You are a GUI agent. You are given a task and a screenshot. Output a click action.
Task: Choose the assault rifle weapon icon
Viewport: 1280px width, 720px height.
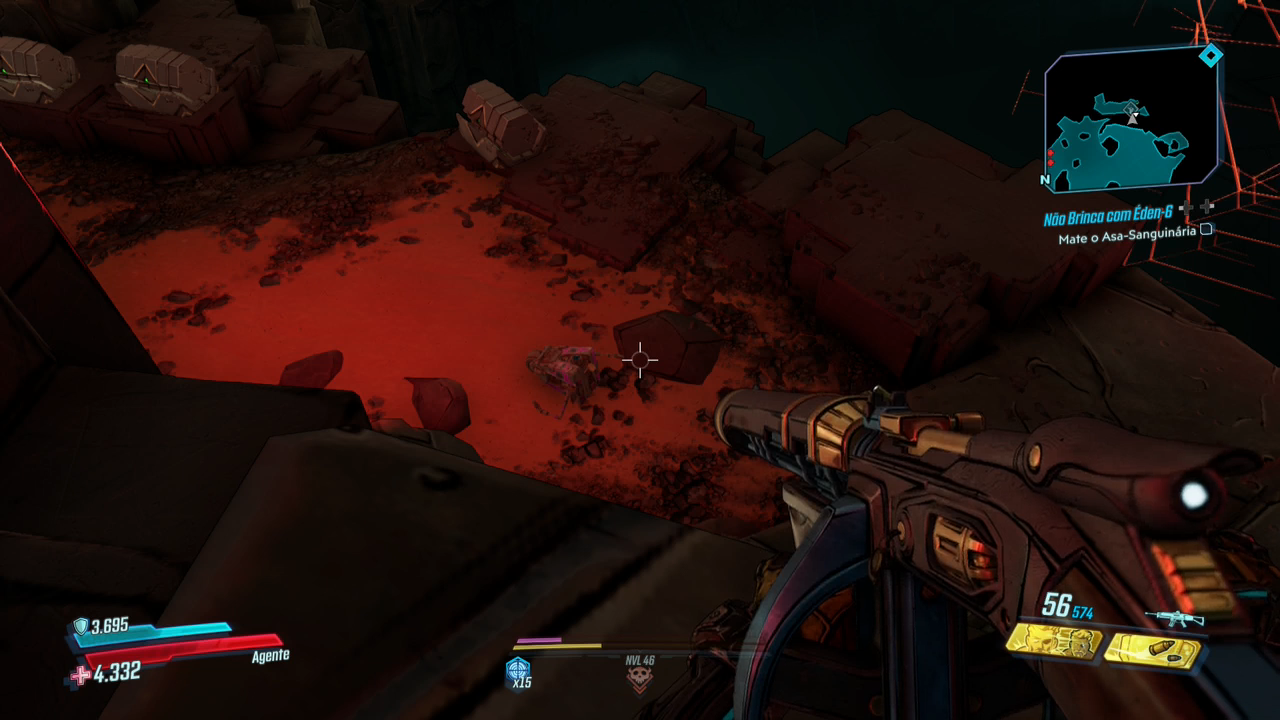[1174, 617]
